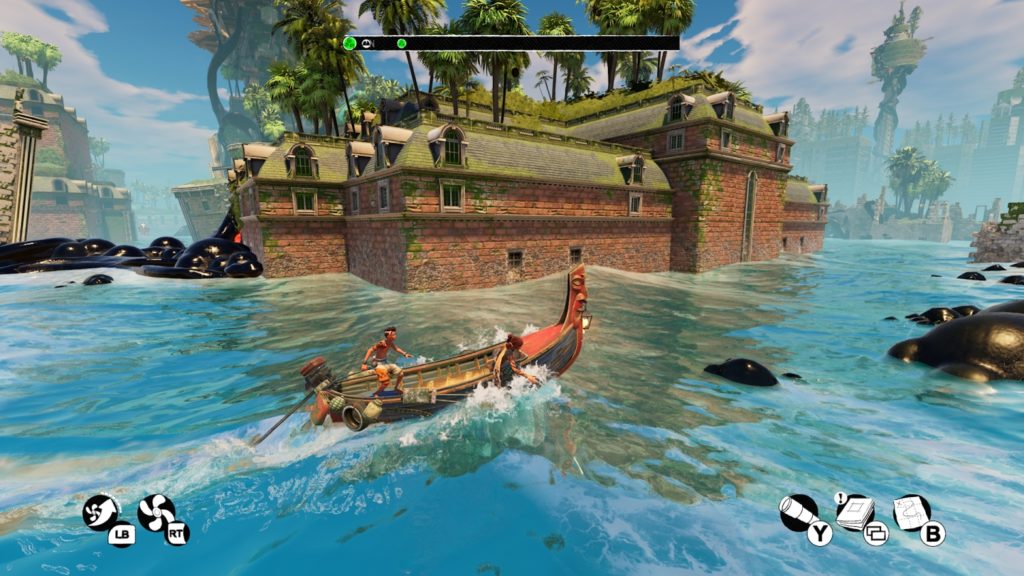
Task: Open the paper map icon
Action: coord(911,513)
